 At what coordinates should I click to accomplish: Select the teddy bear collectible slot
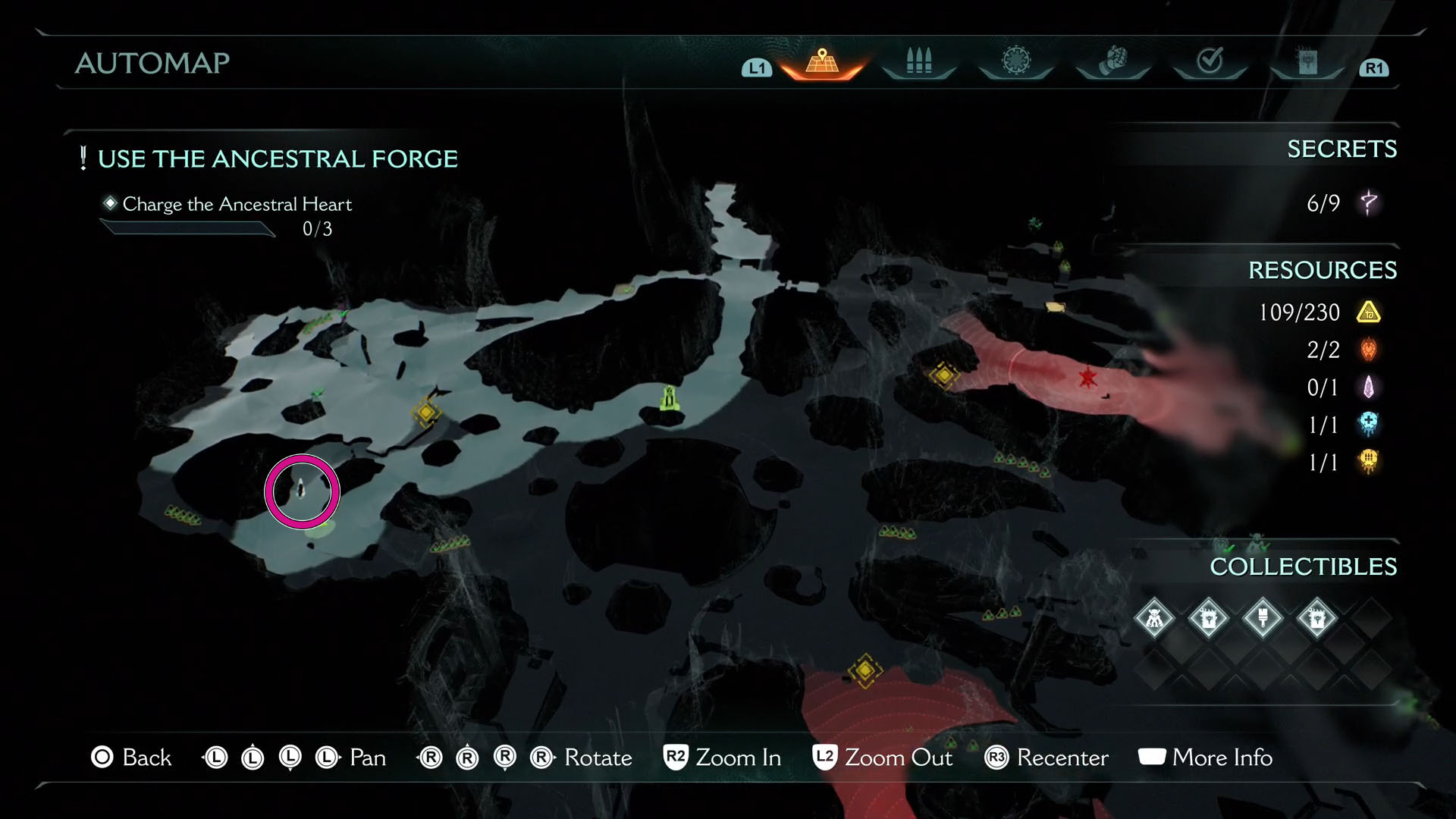point(1154,618)
